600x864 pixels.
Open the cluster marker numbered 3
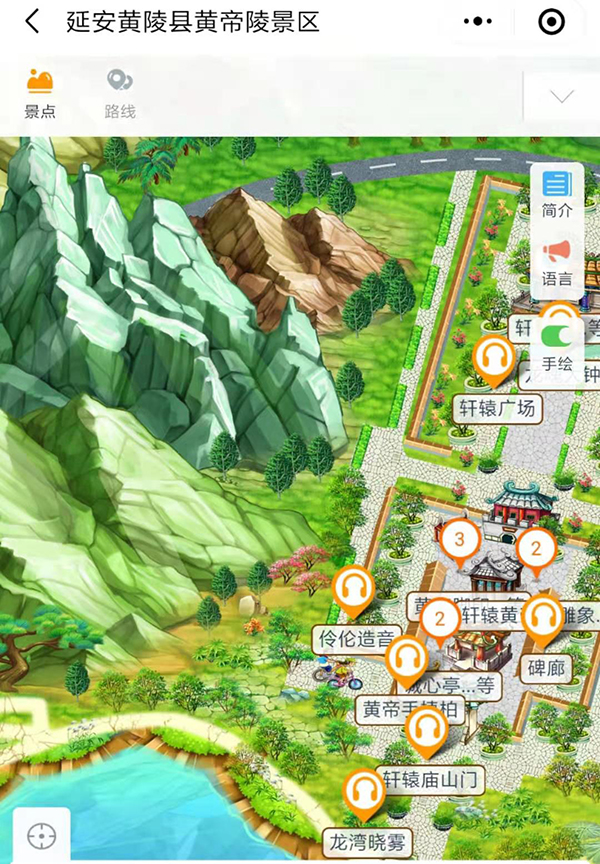tap(459, 541)
